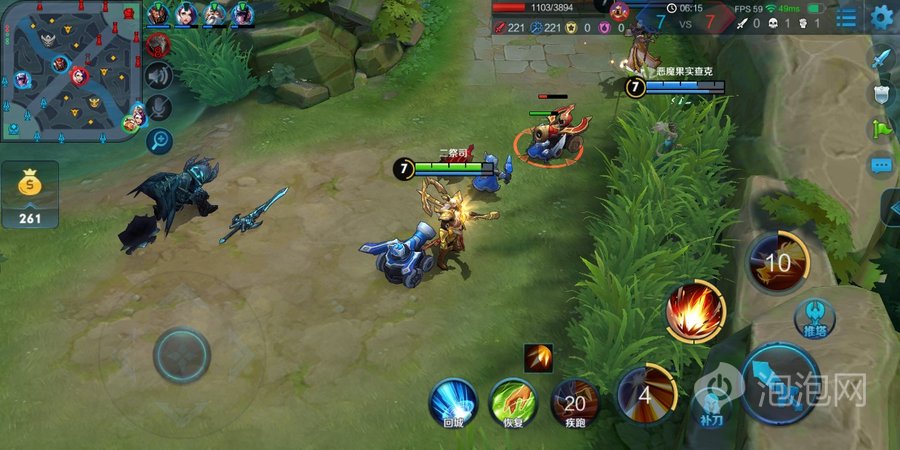900x450 pixels.
Task: Trigger the skill with 4-second cooldown
Action: click(x=644, y=393)
